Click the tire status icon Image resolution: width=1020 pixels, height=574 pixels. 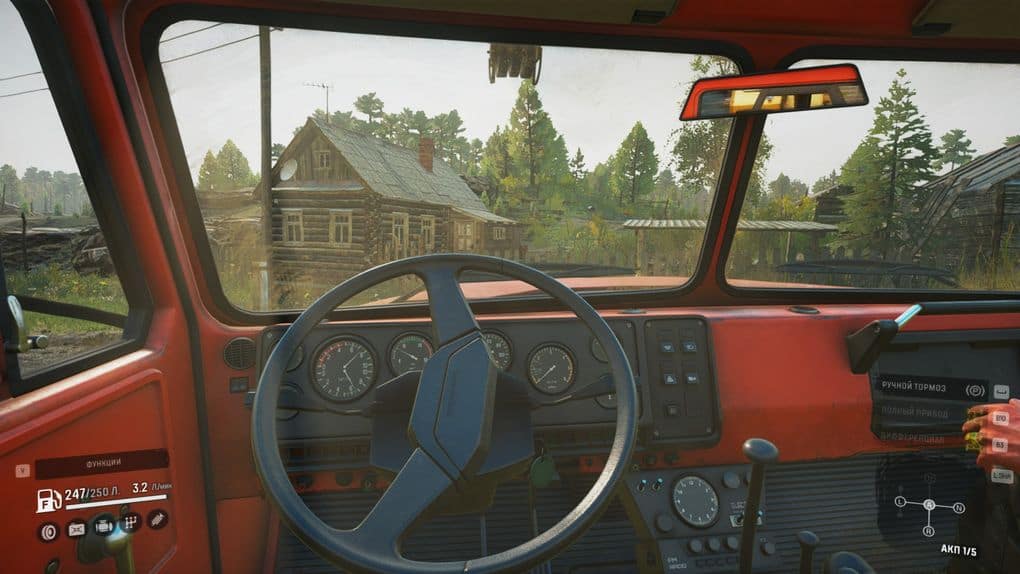click(48, 530)
